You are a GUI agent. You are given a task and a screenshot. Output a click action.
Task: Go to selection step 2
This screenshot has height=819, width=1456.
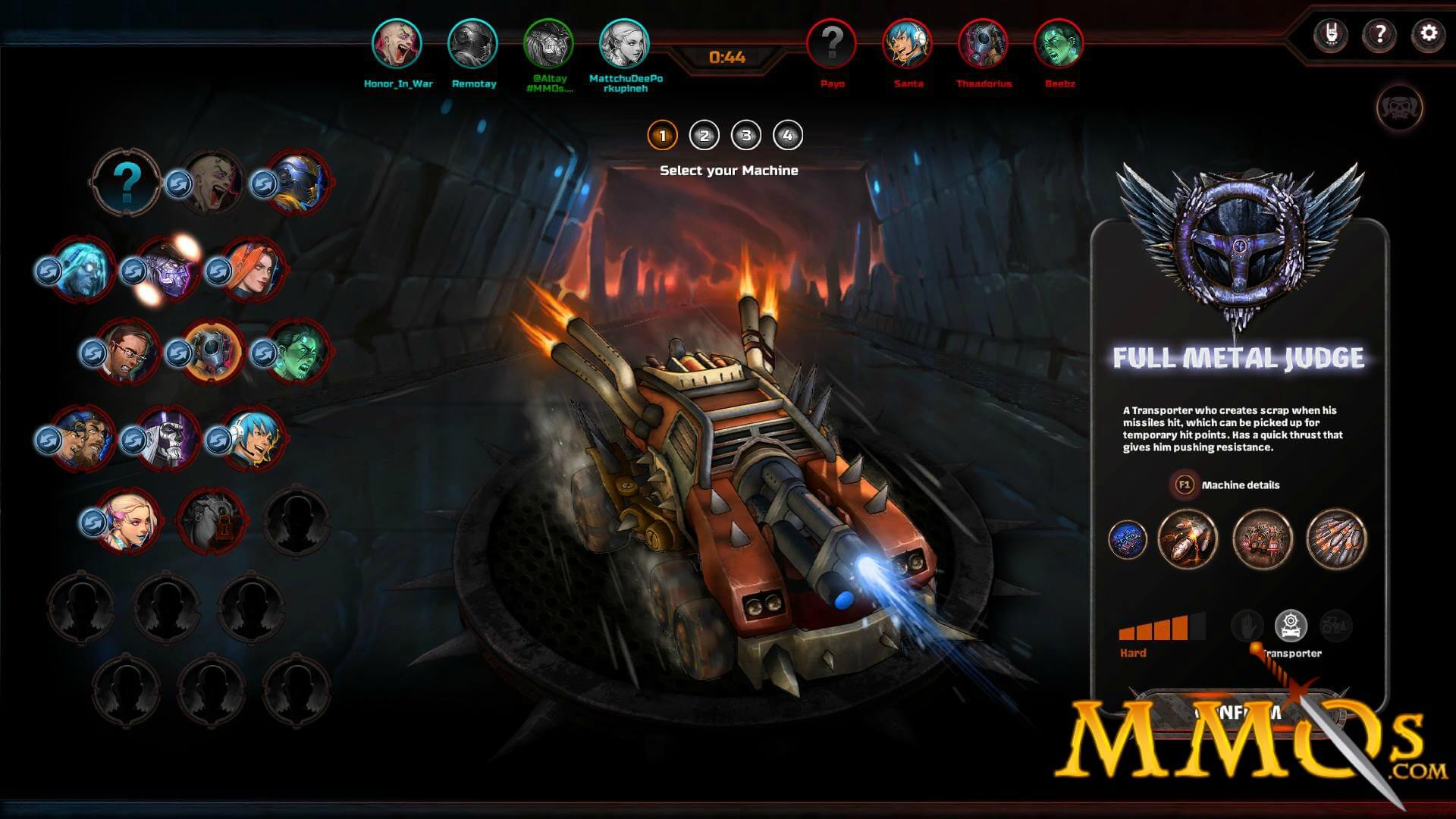(704, 136)
